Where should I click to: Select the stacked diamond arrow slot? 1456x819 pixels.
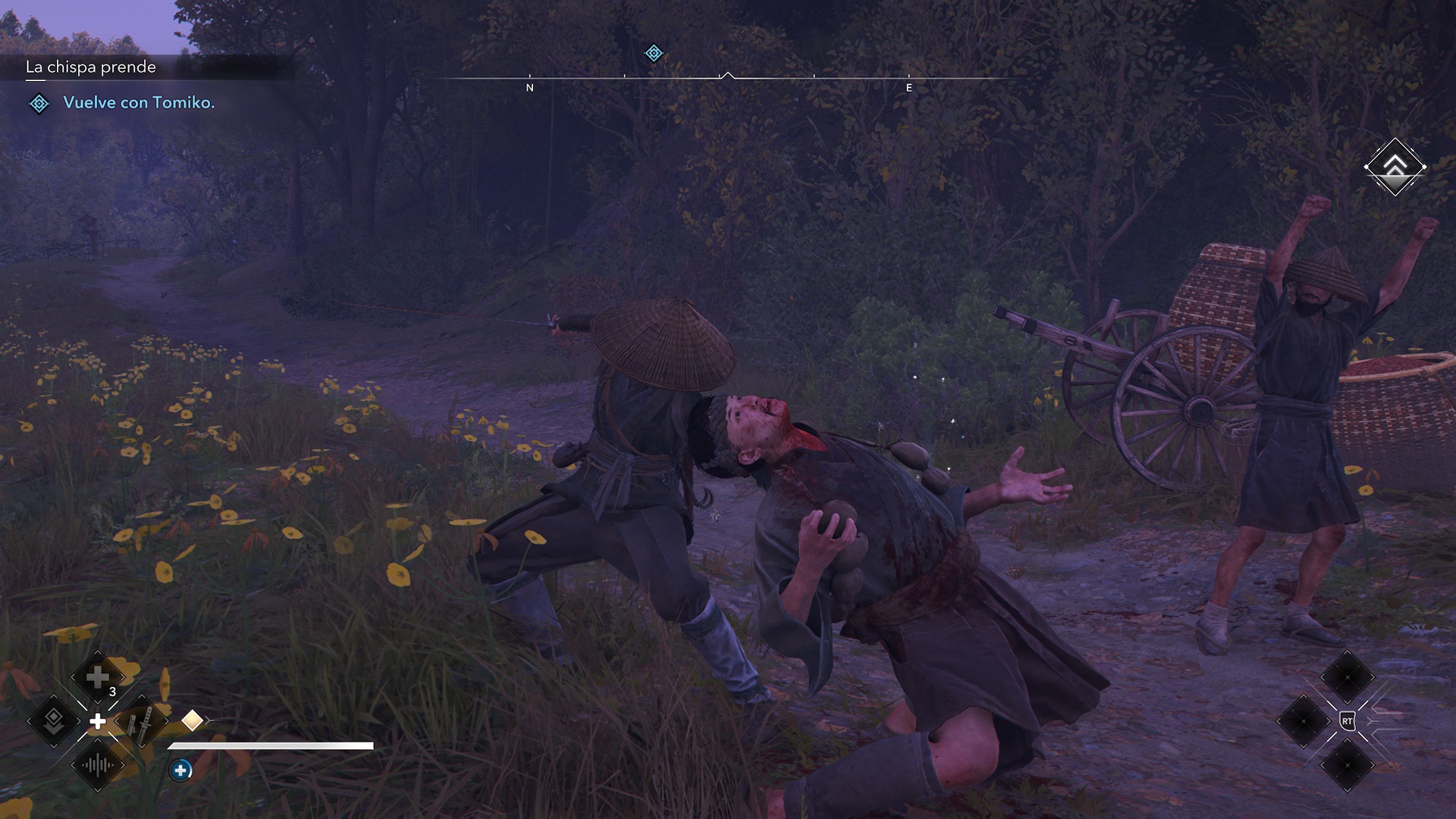54,721
